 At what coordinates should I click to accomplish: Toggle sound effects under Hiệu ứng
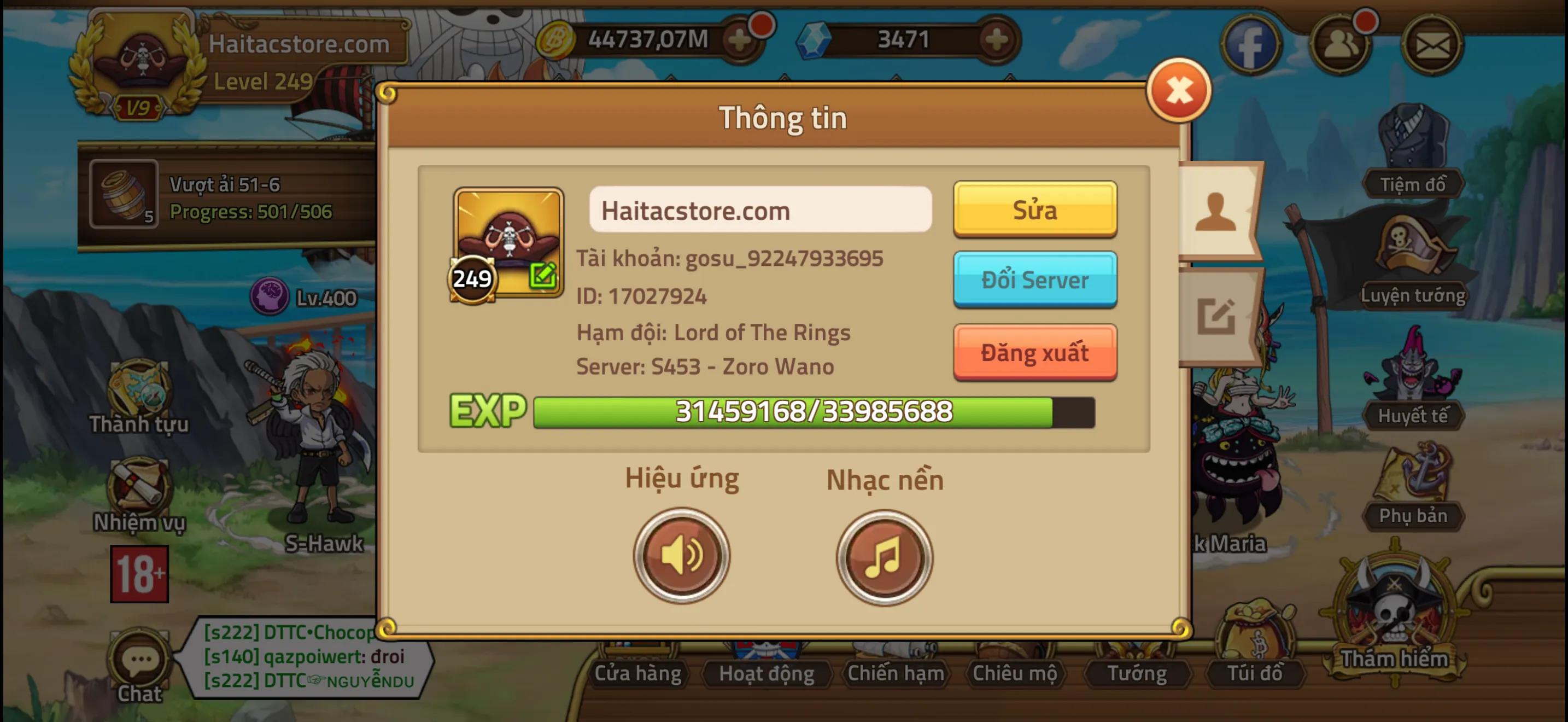coord(681,555)
